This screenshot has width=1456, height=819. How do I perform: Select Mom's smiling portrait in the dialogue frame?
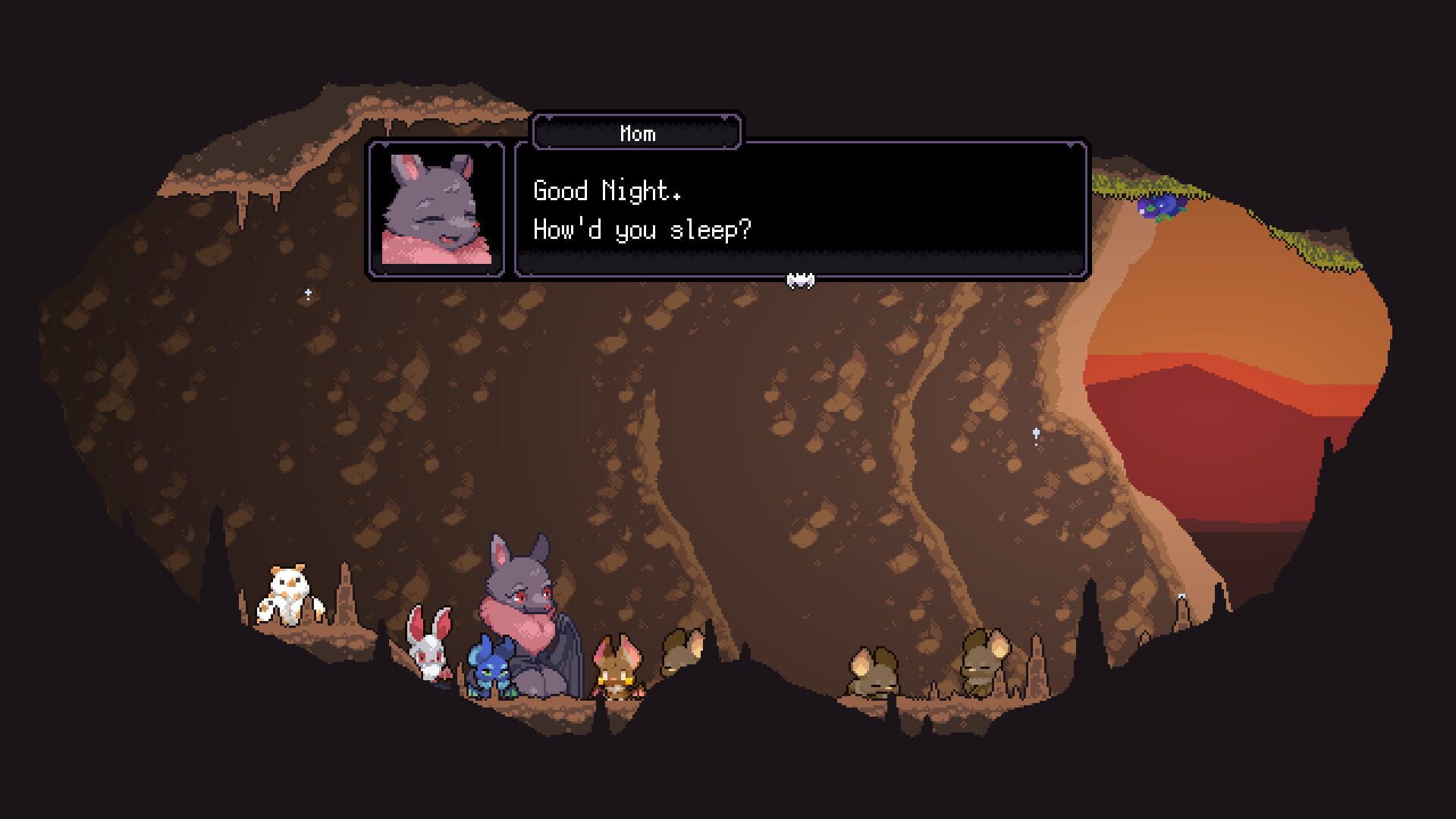pyautogui.click(x=437, y=209)
